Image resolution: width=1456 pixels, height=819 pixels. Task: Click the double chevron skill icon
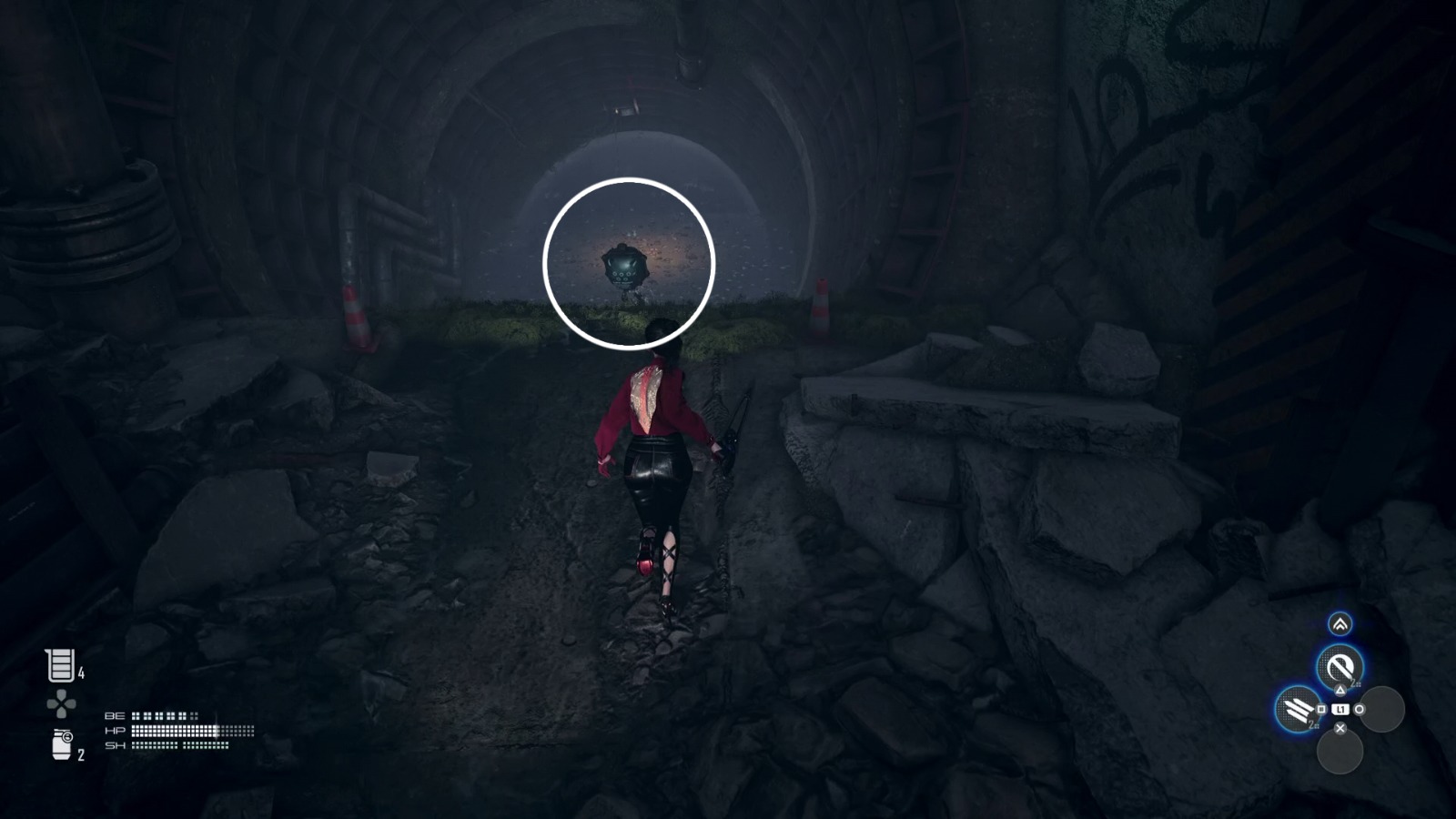point(1340,623)
